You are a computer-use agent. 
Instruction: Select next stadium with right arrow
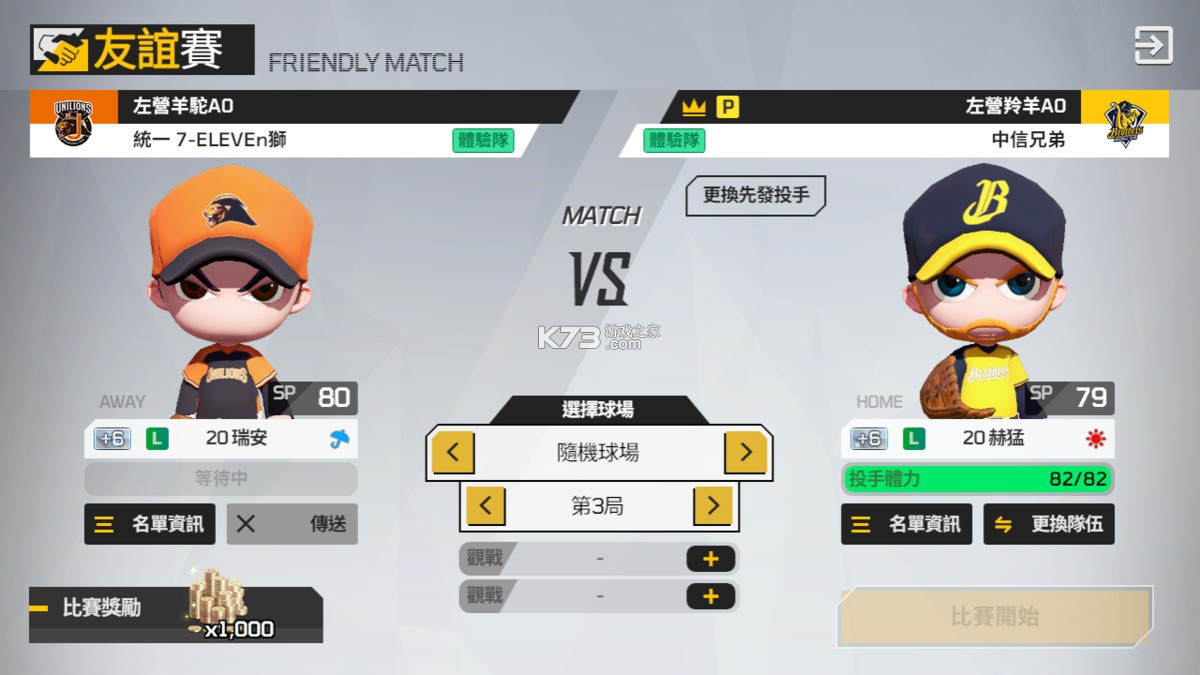[x=745, y=453]
